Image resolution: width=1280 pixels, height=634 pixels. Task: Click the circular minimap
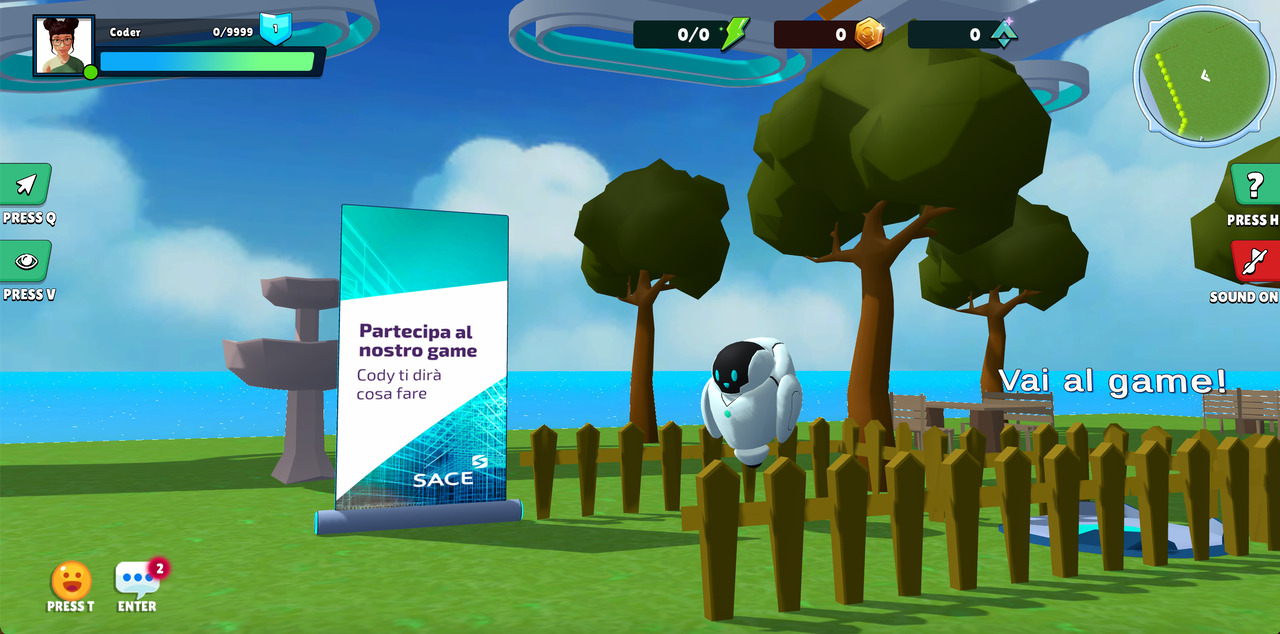click(1204, 76)
